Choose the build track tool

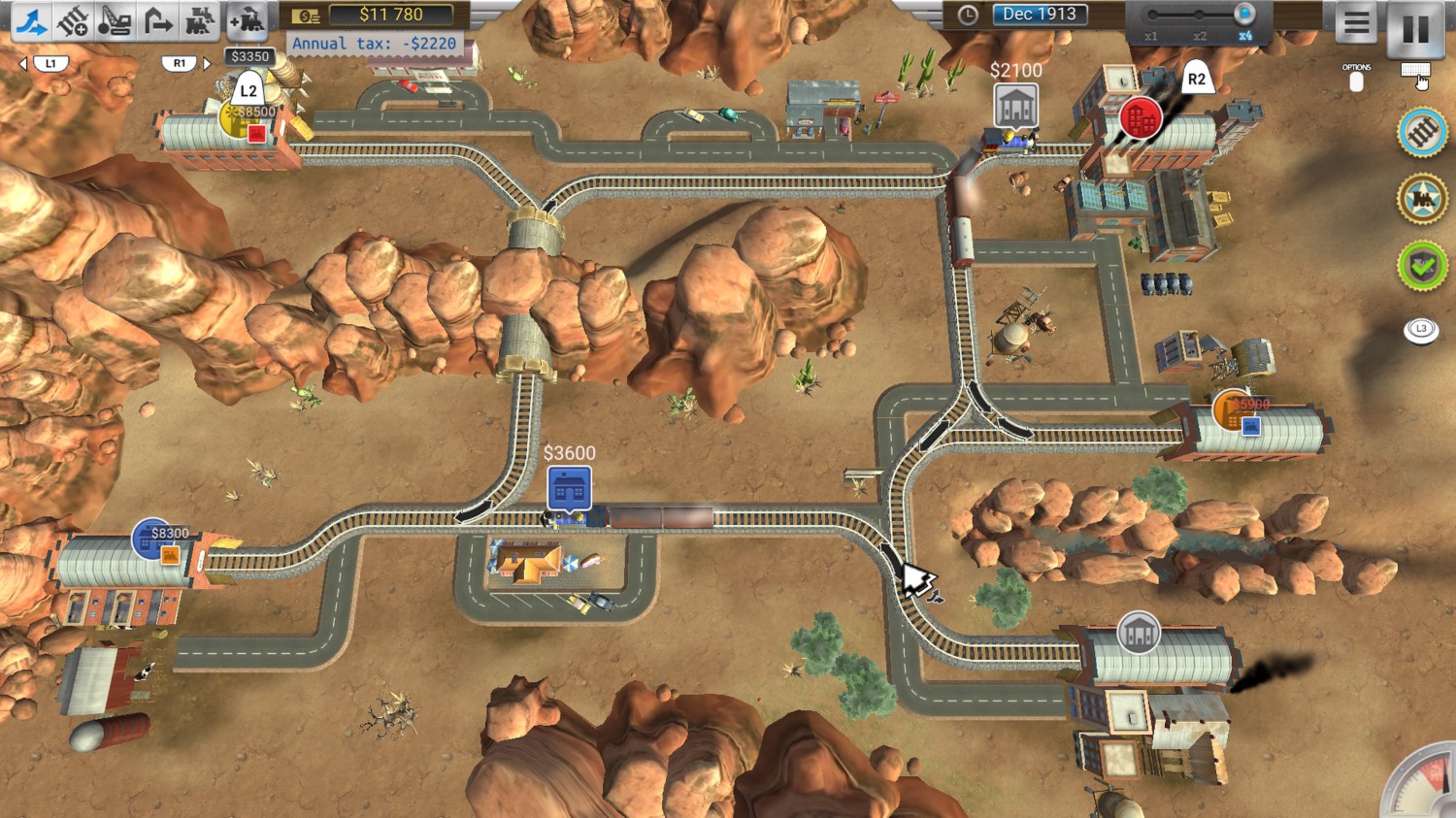point(73,20)
